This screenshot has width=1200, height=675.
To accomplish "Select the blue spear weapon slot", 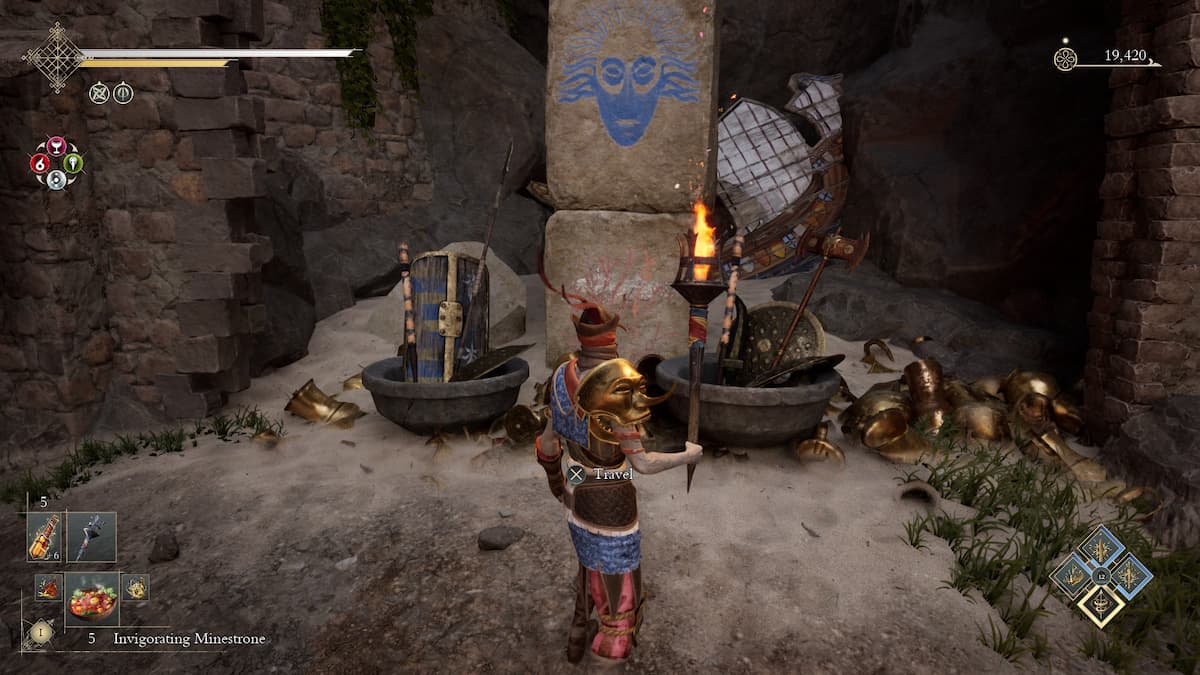I will tap(92, 536).
